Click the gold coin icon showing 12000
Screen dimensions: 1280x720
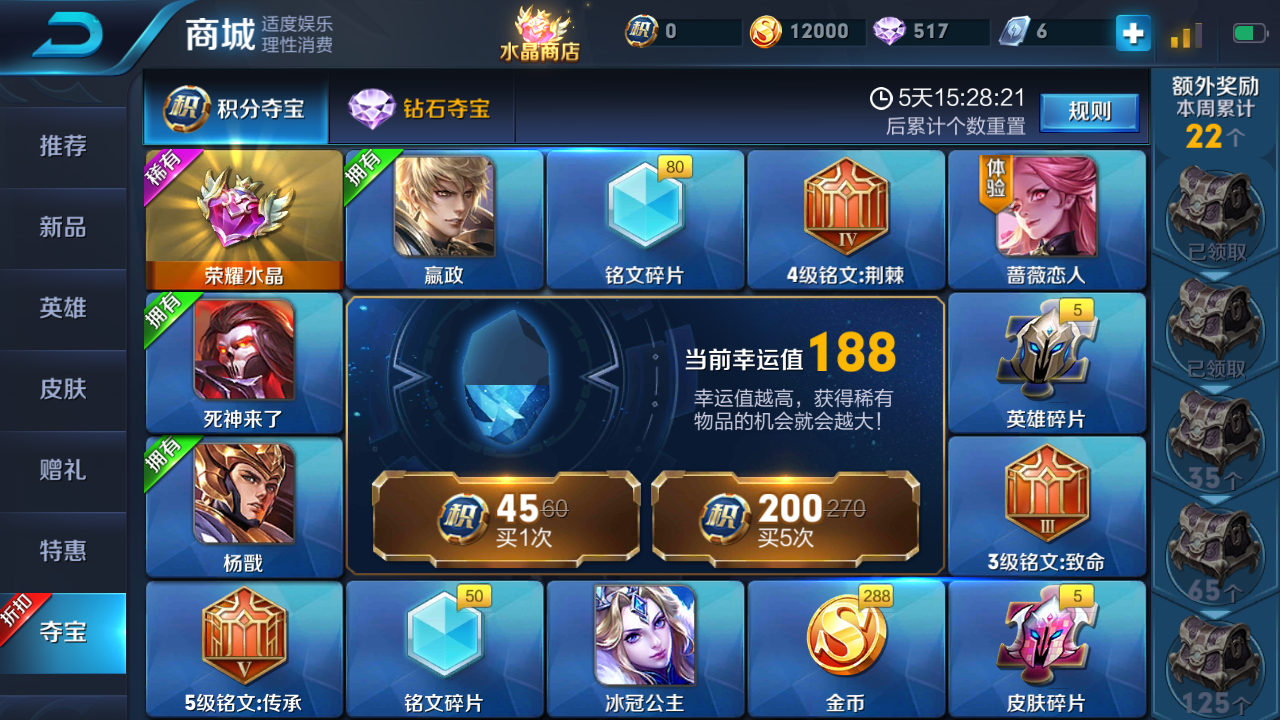[764, 30]
